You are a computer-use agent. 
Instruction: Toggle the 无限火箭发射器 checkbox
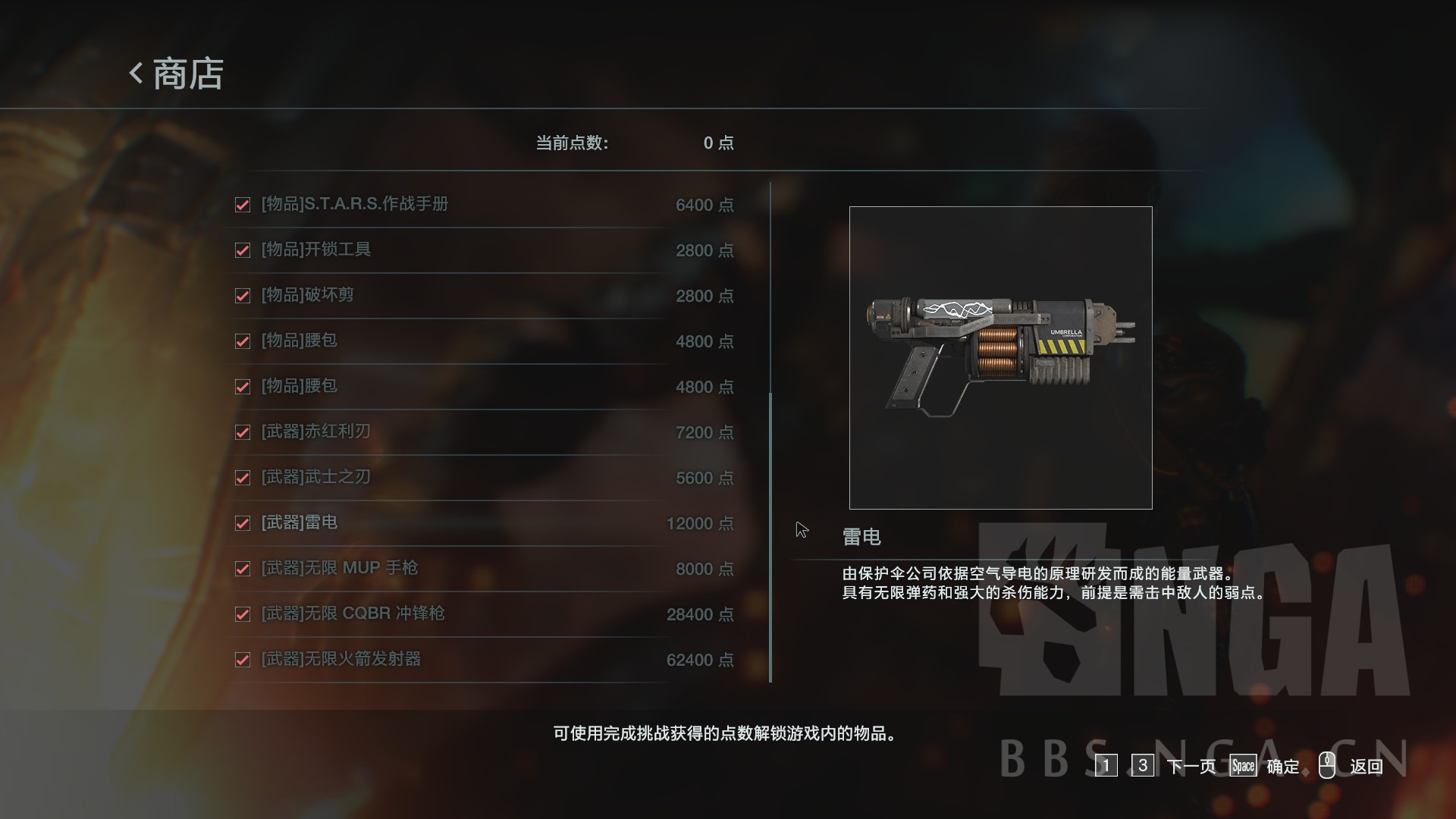click(243, 660)
